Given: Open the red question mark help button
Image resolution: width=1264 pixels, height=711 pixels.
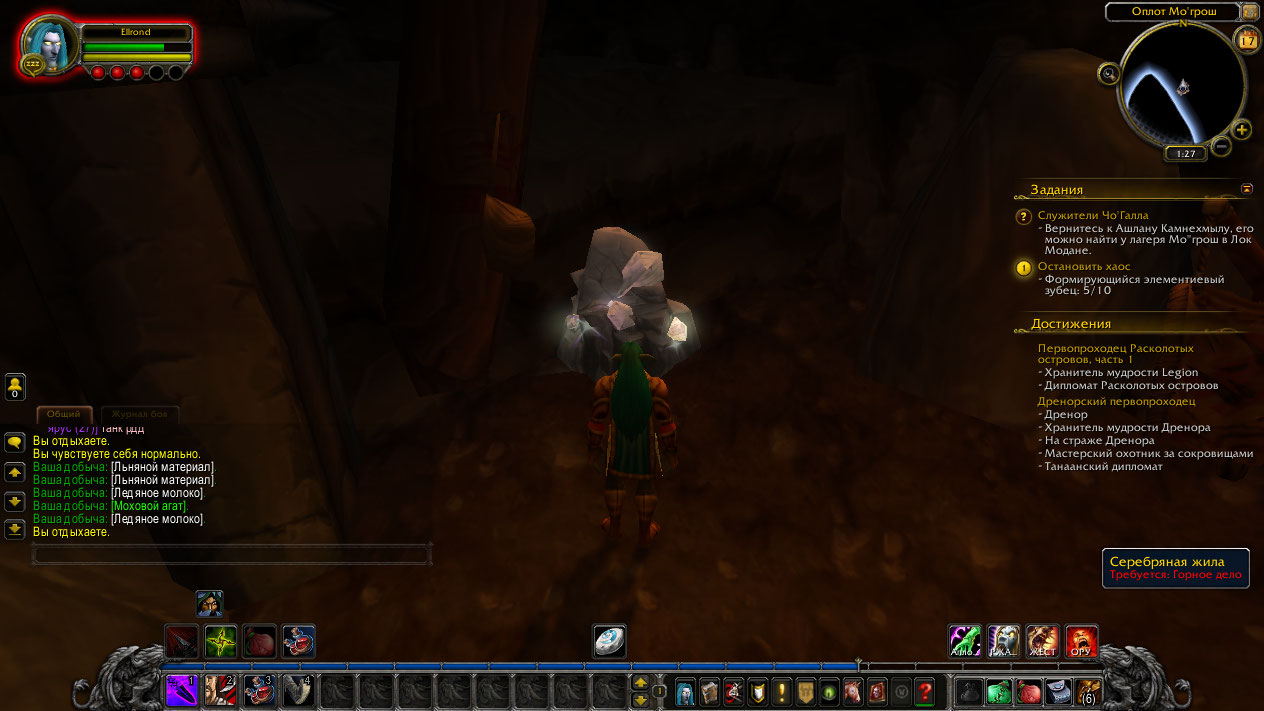Looking at the screenshot, I should pyautogui.click(x=925, y=691).
